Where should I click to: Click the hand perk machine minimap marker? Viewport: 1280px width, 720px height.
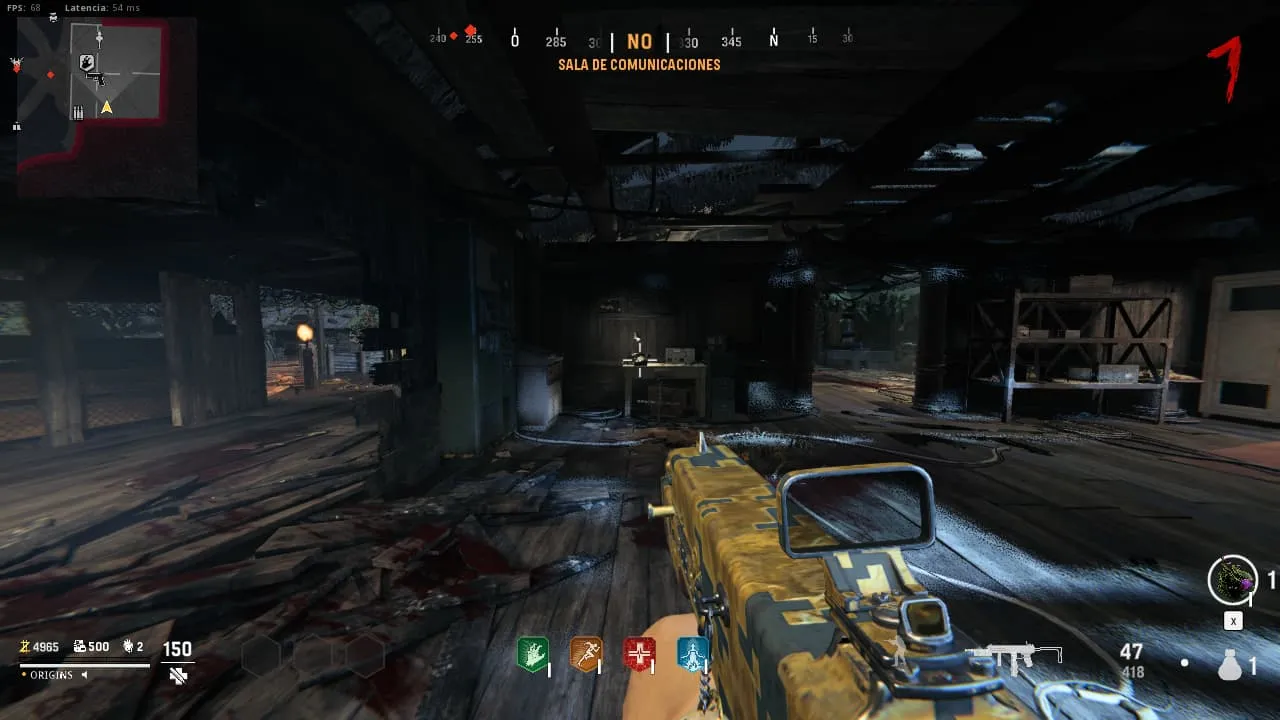(x=87, y=62)
